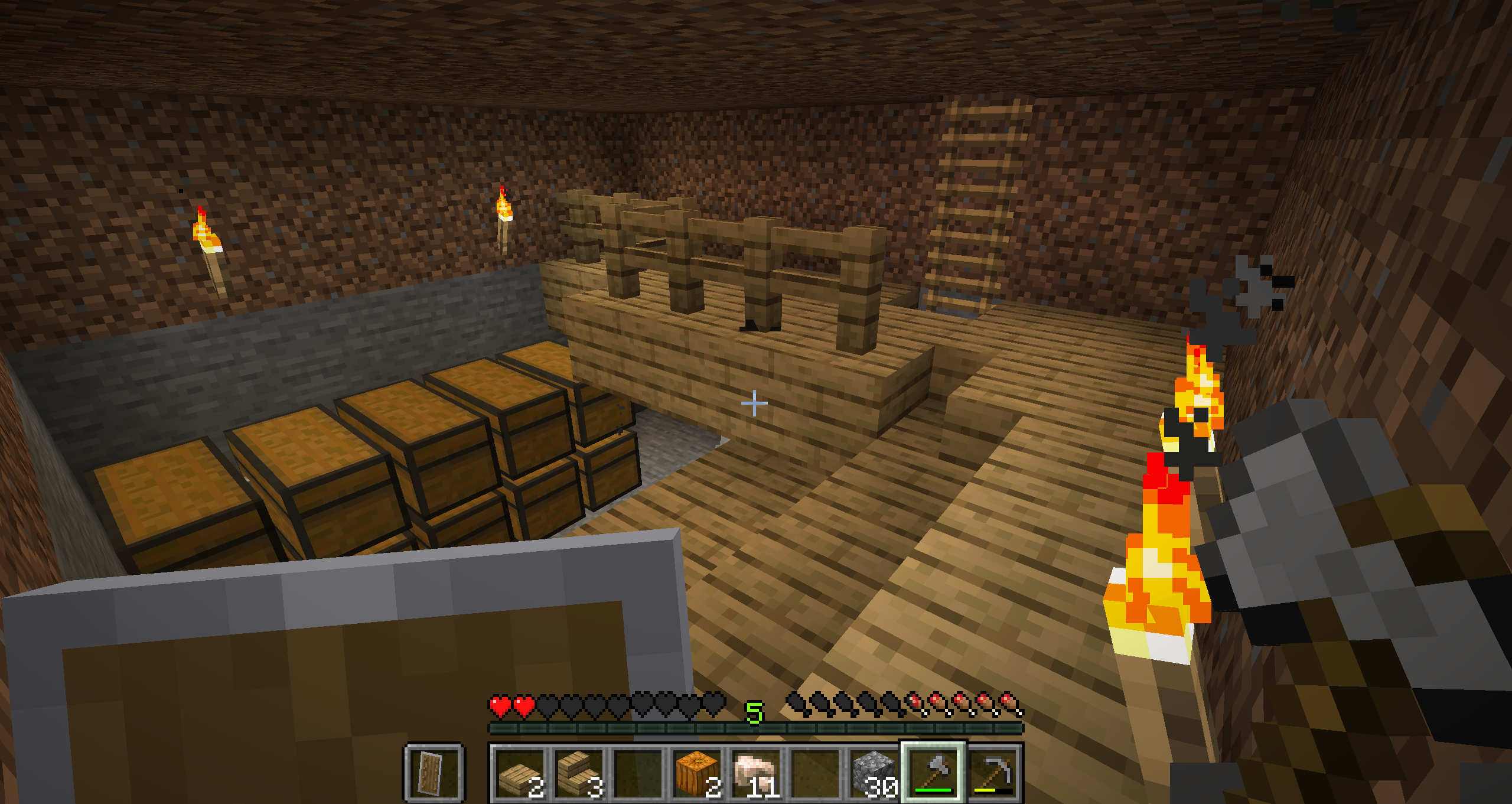Select the wooden slab hotbar slot
The width and height of the screenshot is (1512, 804).
point(520,773)
